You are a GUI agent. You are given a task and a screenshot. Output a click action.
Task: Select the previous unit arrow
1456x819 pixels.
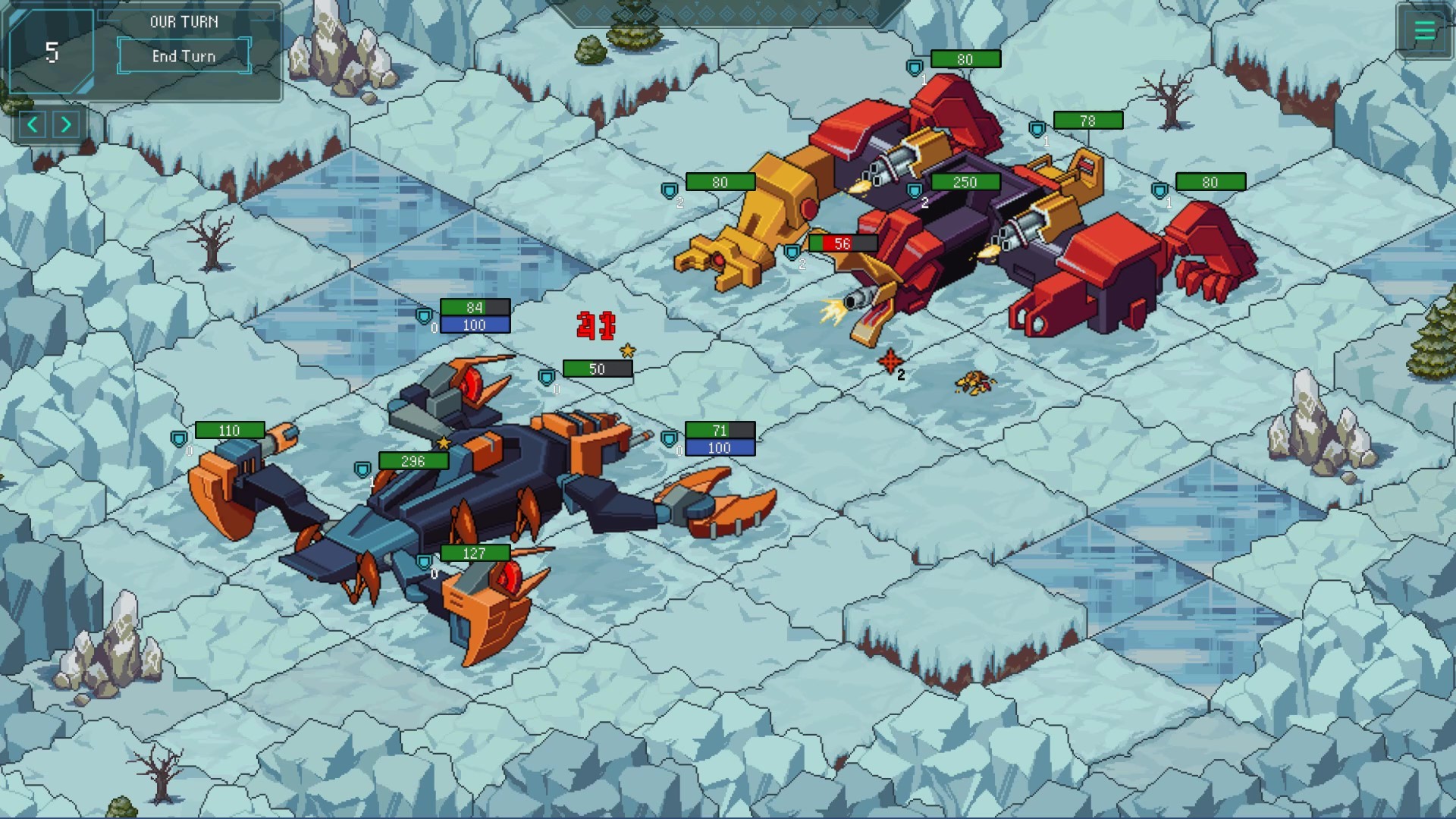33,124
